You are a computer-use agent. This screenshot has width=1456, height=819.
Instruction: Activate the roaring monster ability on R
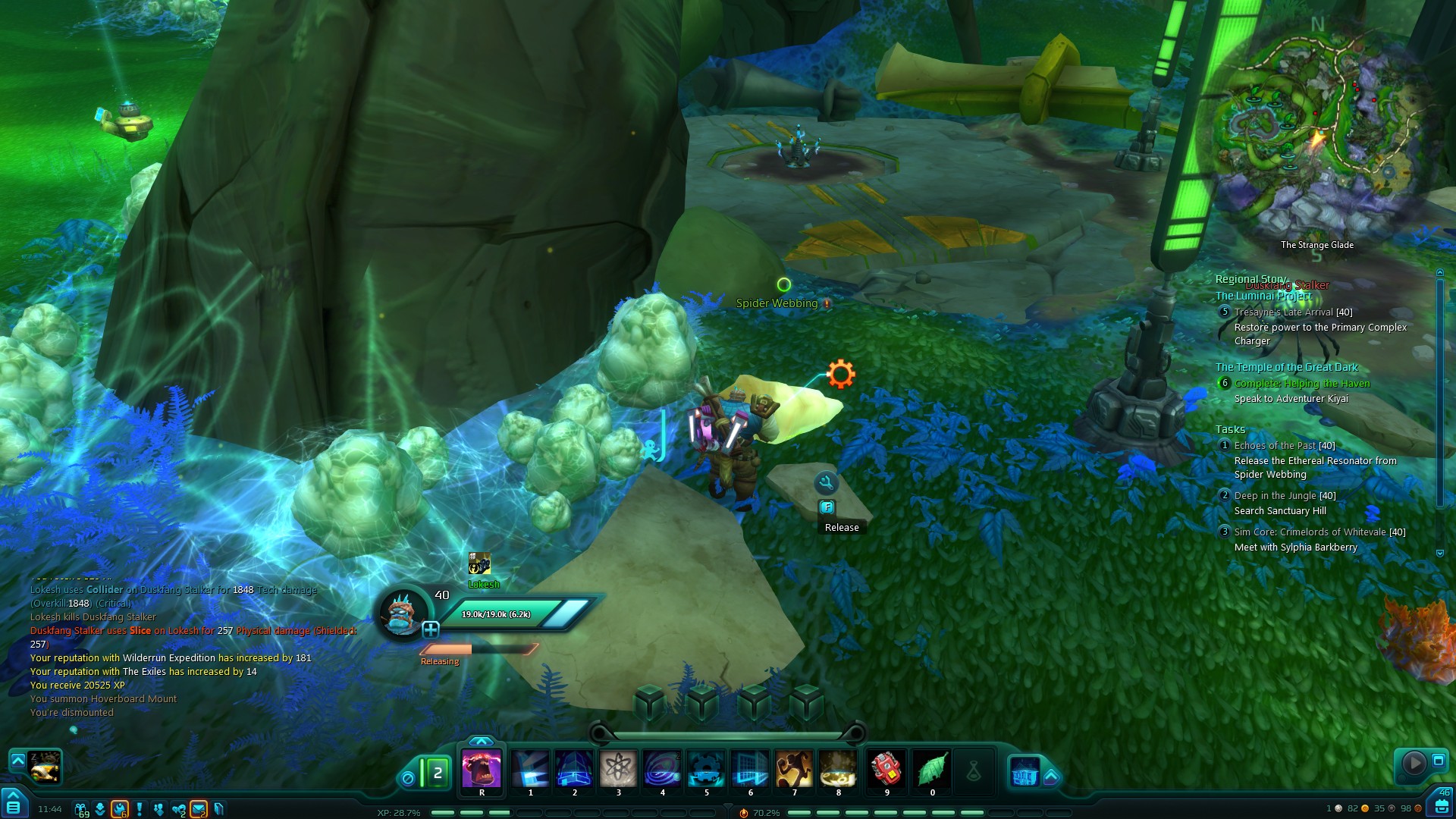tap(482, 769)
